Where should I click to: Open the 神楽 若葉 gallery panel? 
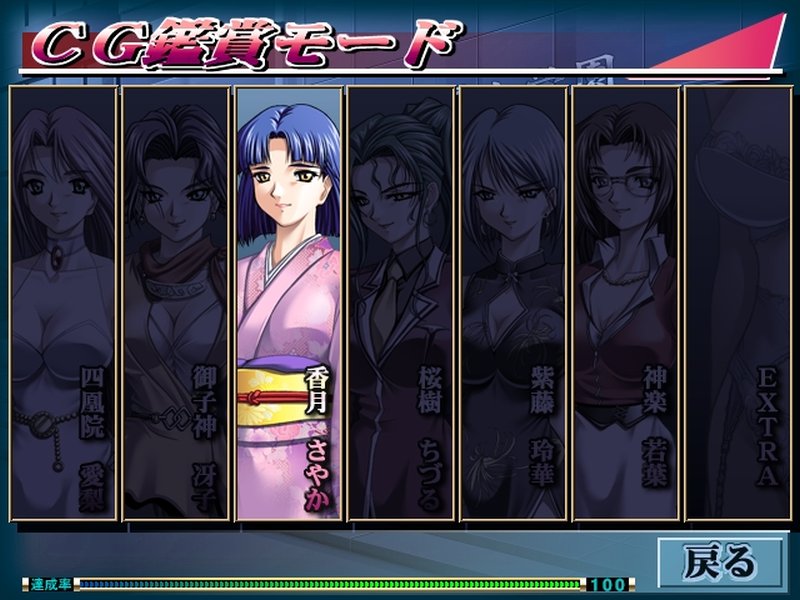click(x=625, y=300)
